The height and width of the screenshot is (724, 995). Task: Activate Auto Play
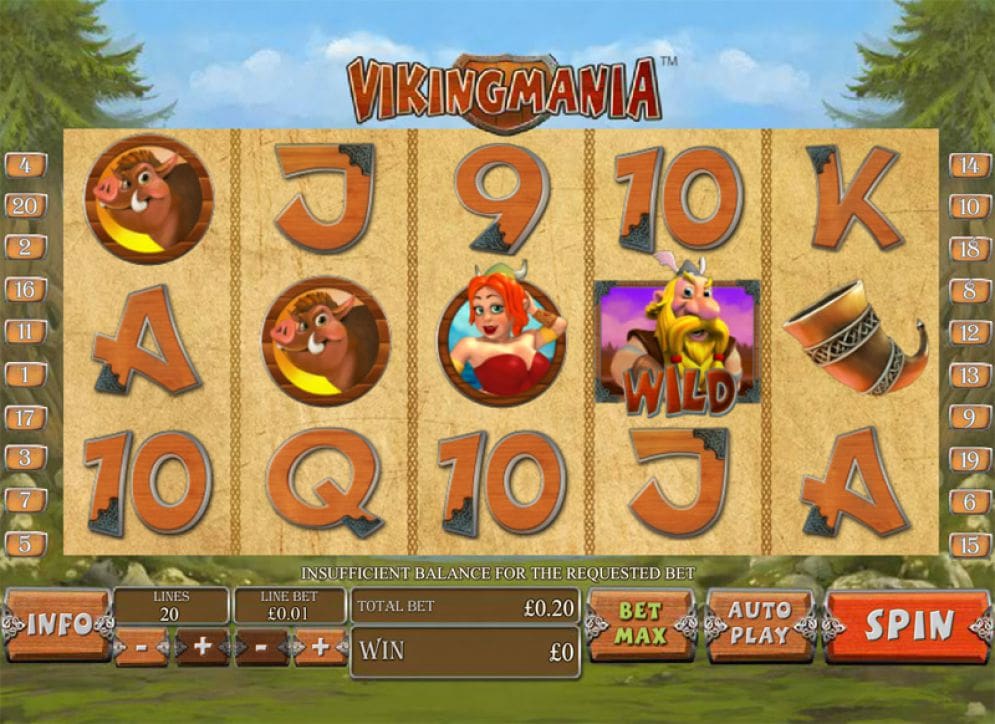click(x=759, y=624)
